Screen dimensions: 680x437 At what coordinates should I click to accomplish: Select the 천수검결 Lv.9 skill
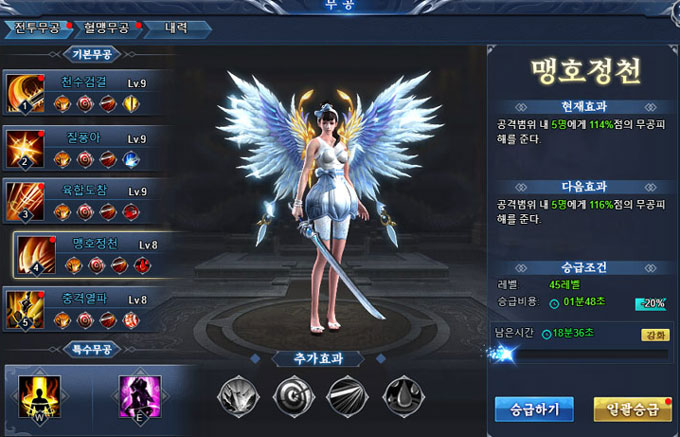coord(80,93)
